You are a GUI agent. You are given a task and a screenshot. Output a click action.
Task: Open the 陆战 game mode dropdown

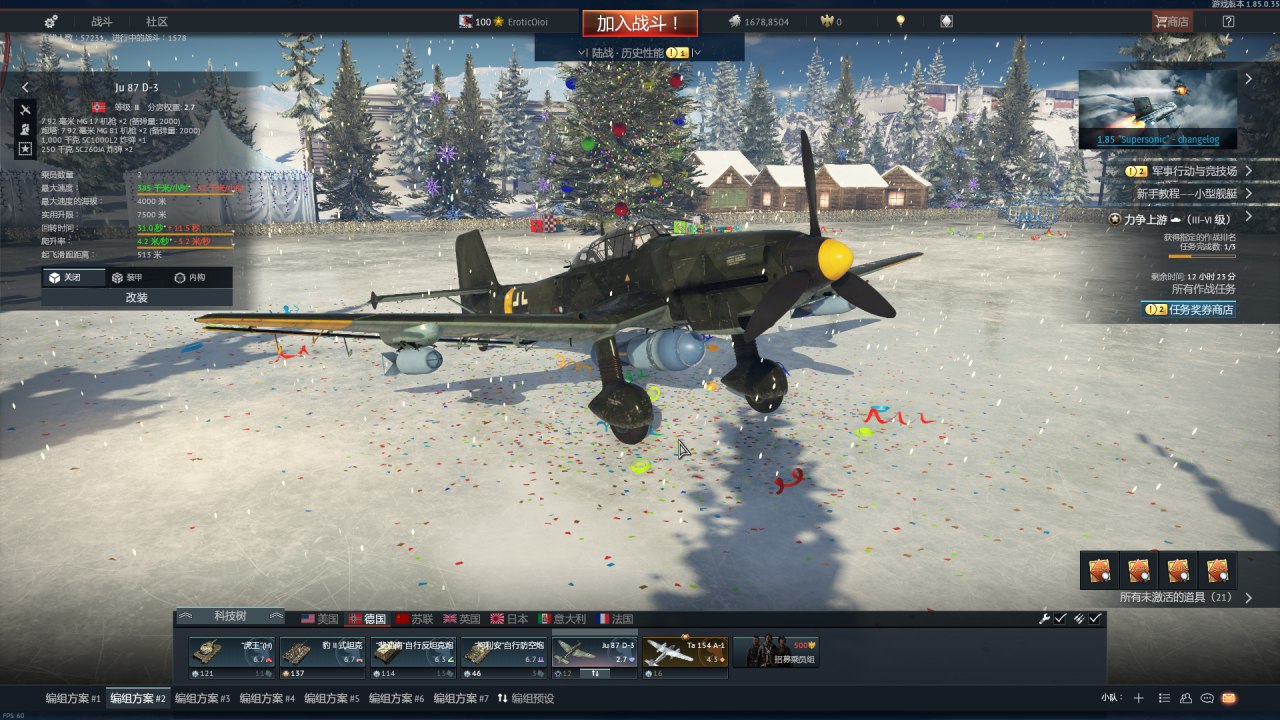click(638, 52)
